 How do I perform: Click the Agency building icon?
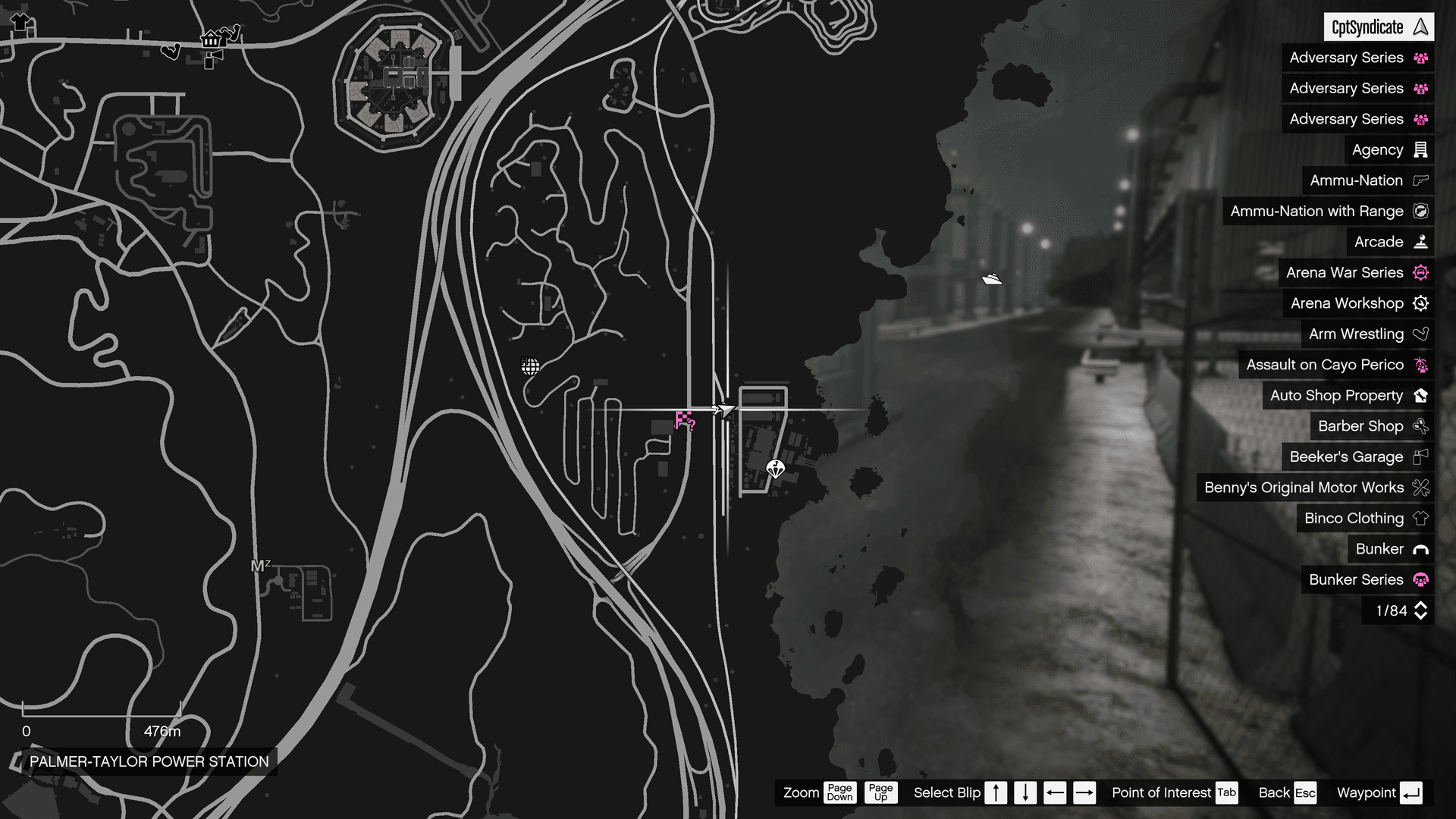pos(1421,149)
